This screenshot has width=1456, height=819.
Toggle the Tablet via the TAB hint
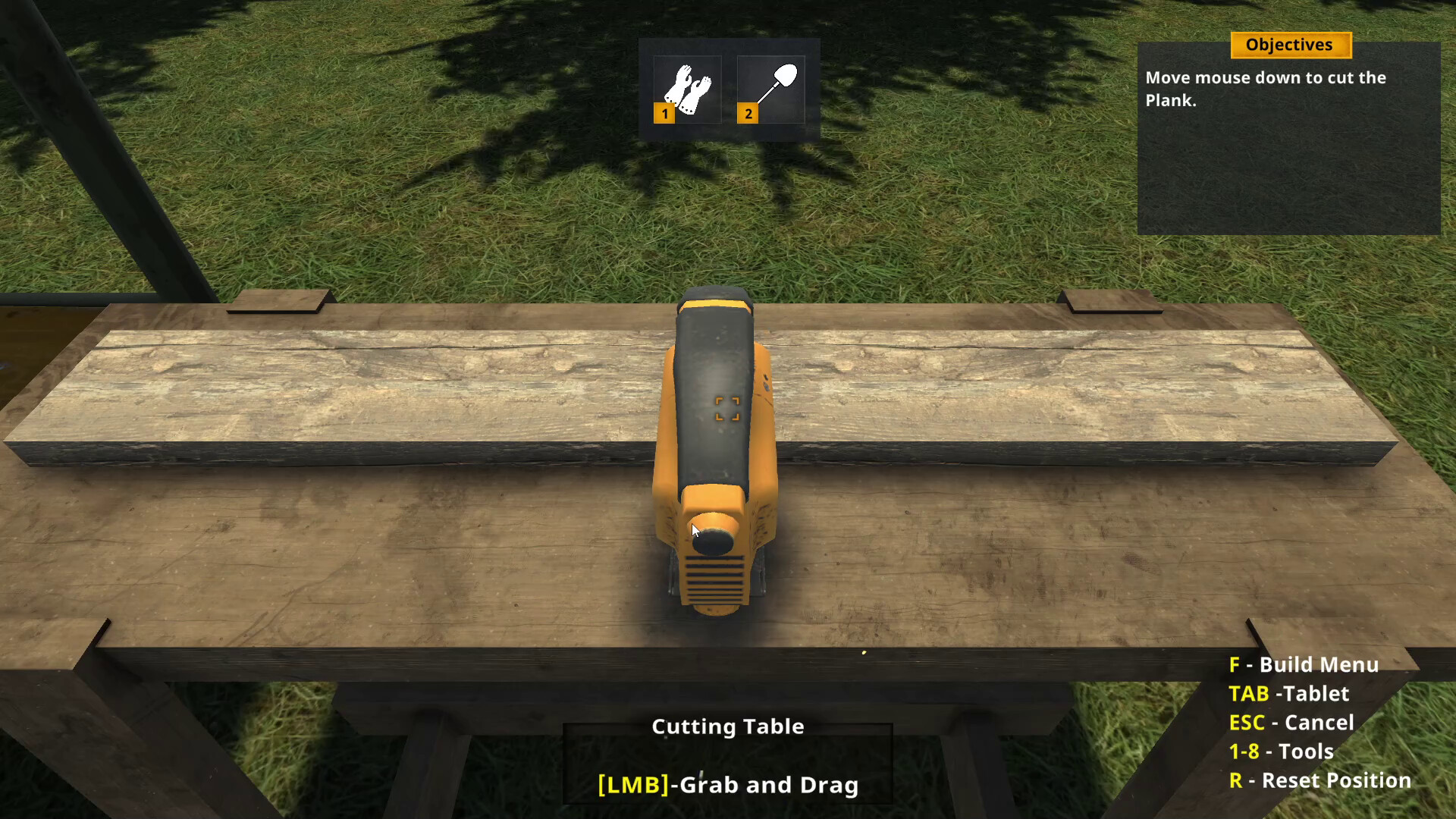(x=1290, y=694)
